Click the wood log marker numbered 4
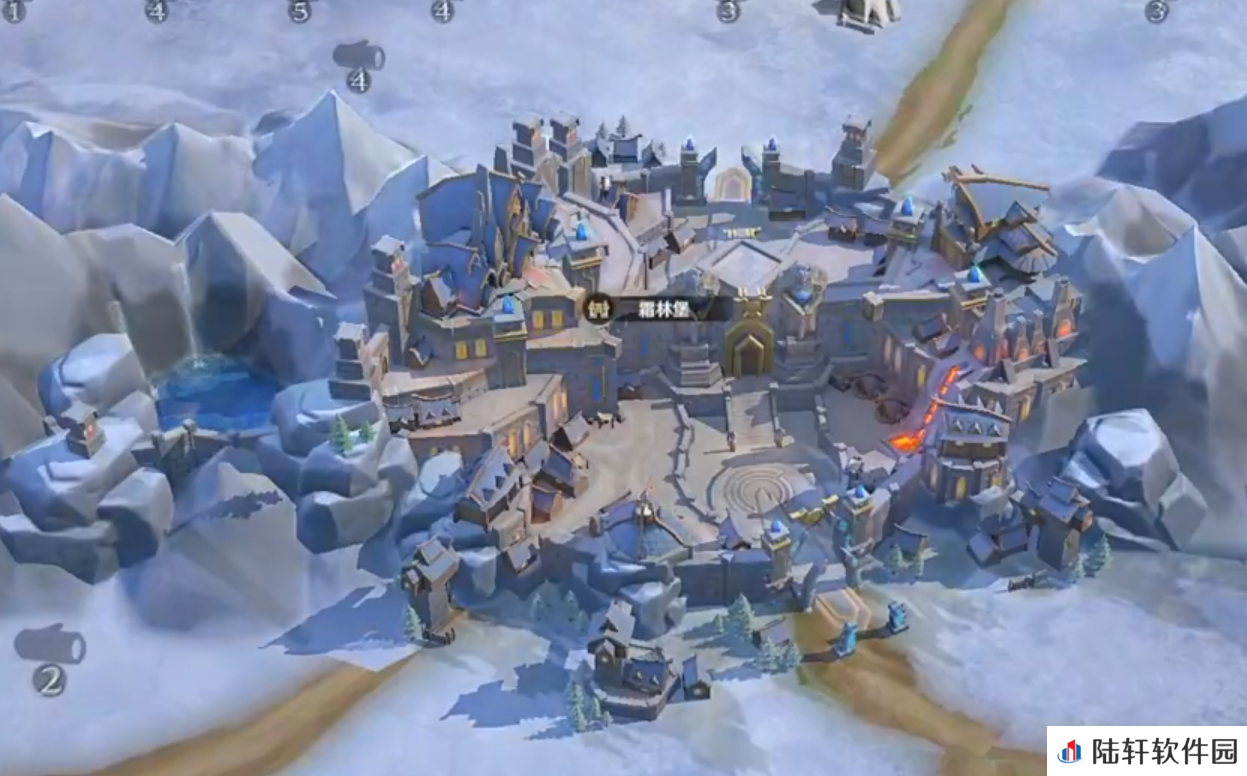Image resolution: width=1247 pixels, height=776 pixels. point(358,58)
